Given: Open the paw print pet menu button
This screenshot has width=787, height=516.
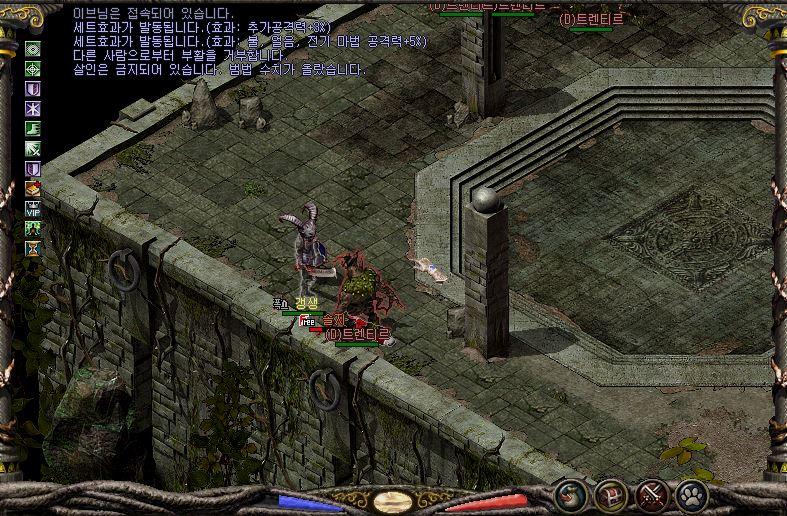Looking at the screenshot, I should pos(692,494).
